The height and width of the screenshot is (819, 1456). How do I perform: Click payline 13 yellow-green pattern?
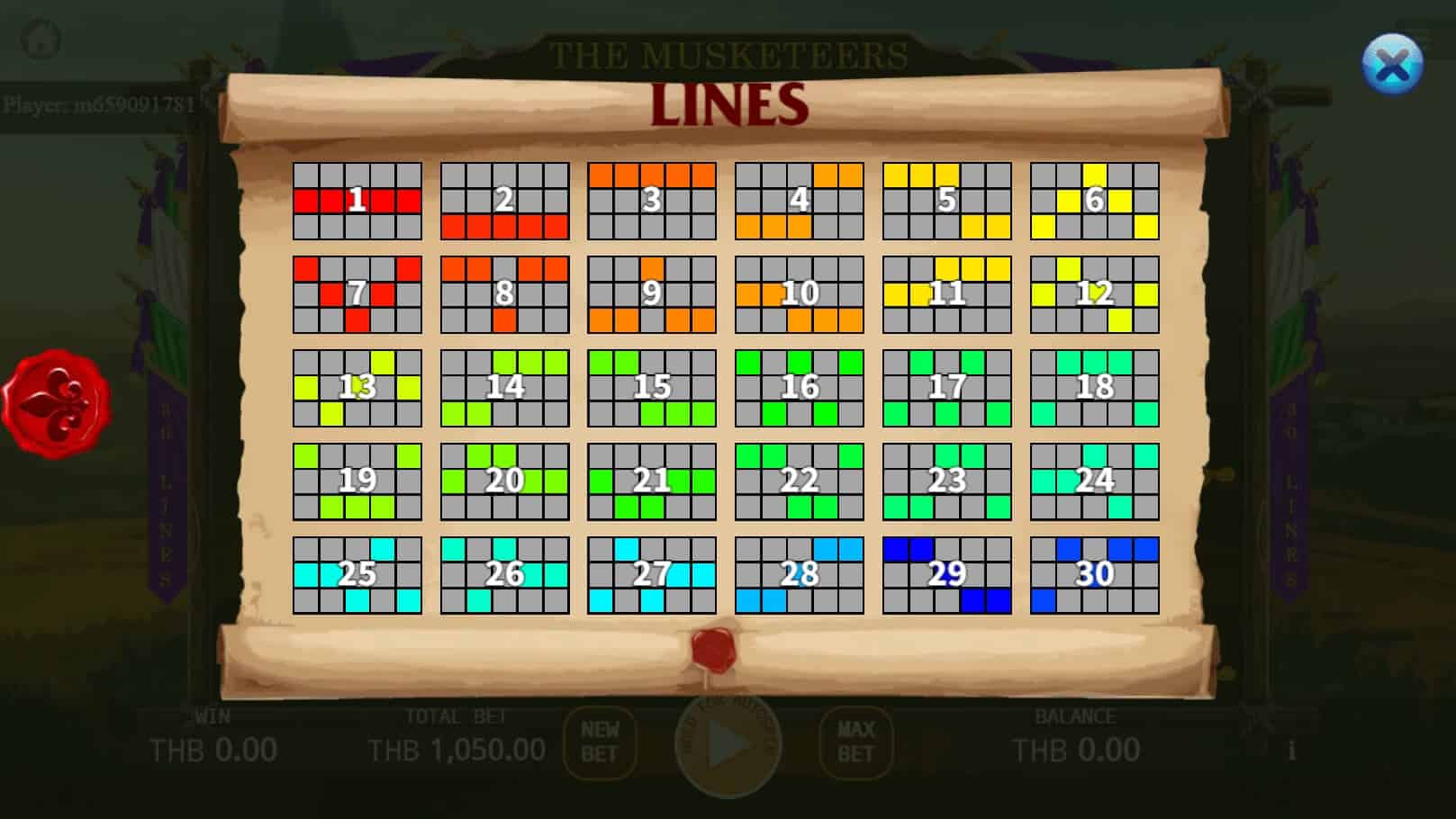tap(356, 387)
